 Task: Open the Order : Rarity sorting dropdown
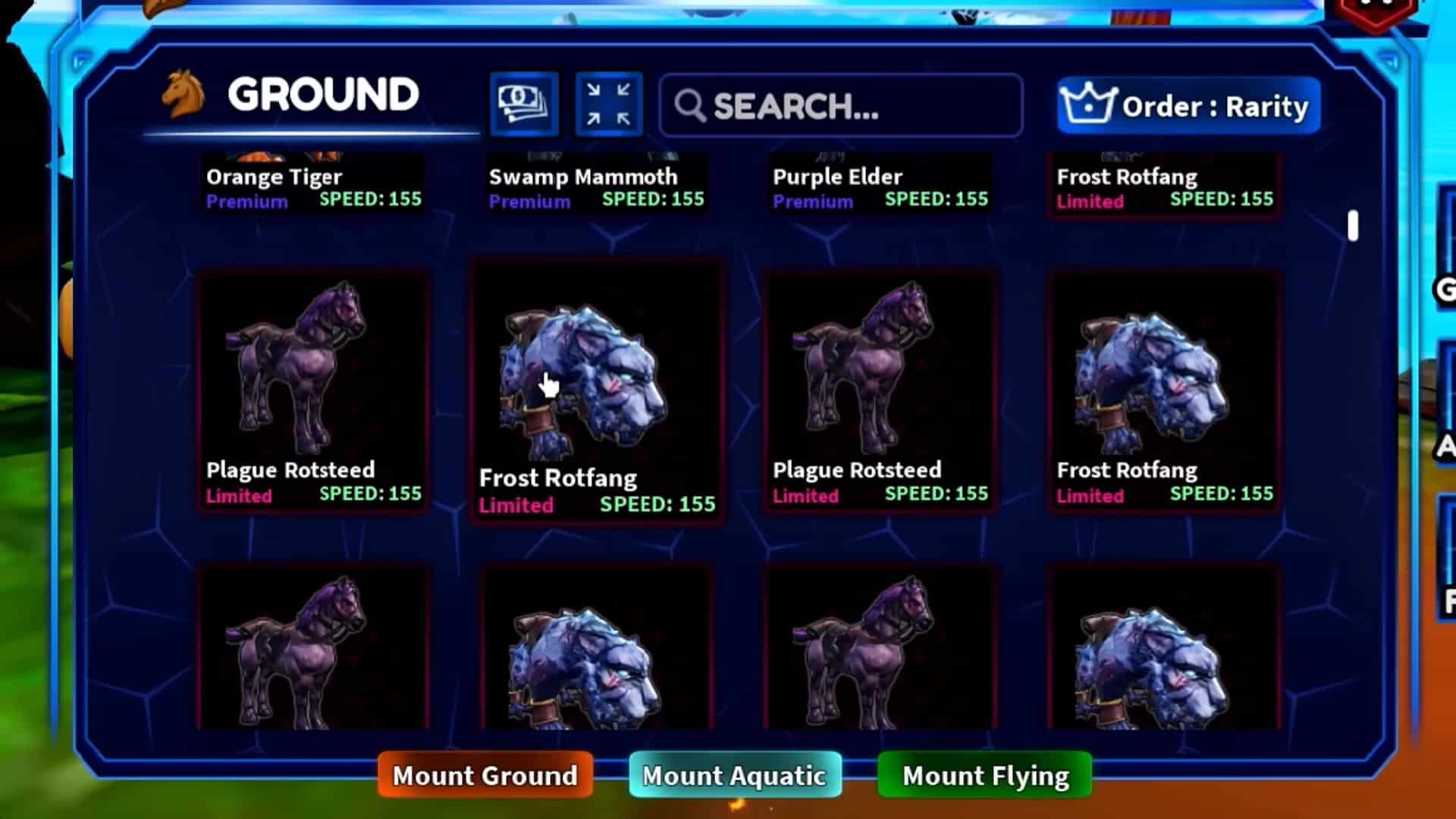click(x=1187, y=106)
